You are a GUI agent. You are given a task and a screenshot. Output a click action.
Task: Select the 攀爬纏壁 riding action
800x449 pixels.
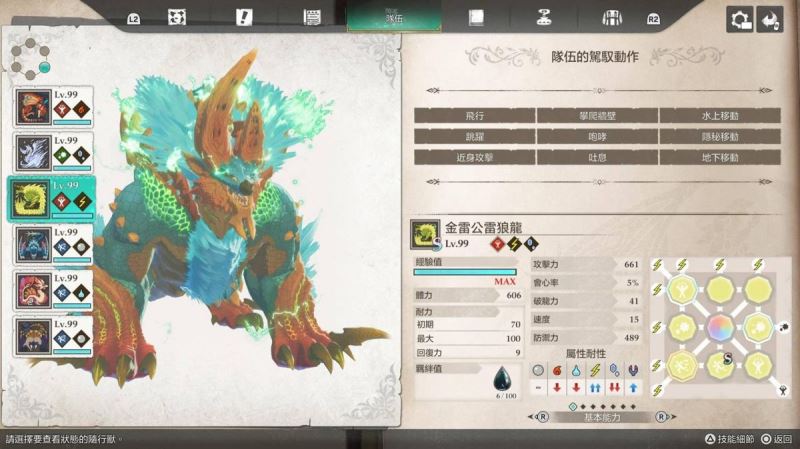(x=596, y=115)
